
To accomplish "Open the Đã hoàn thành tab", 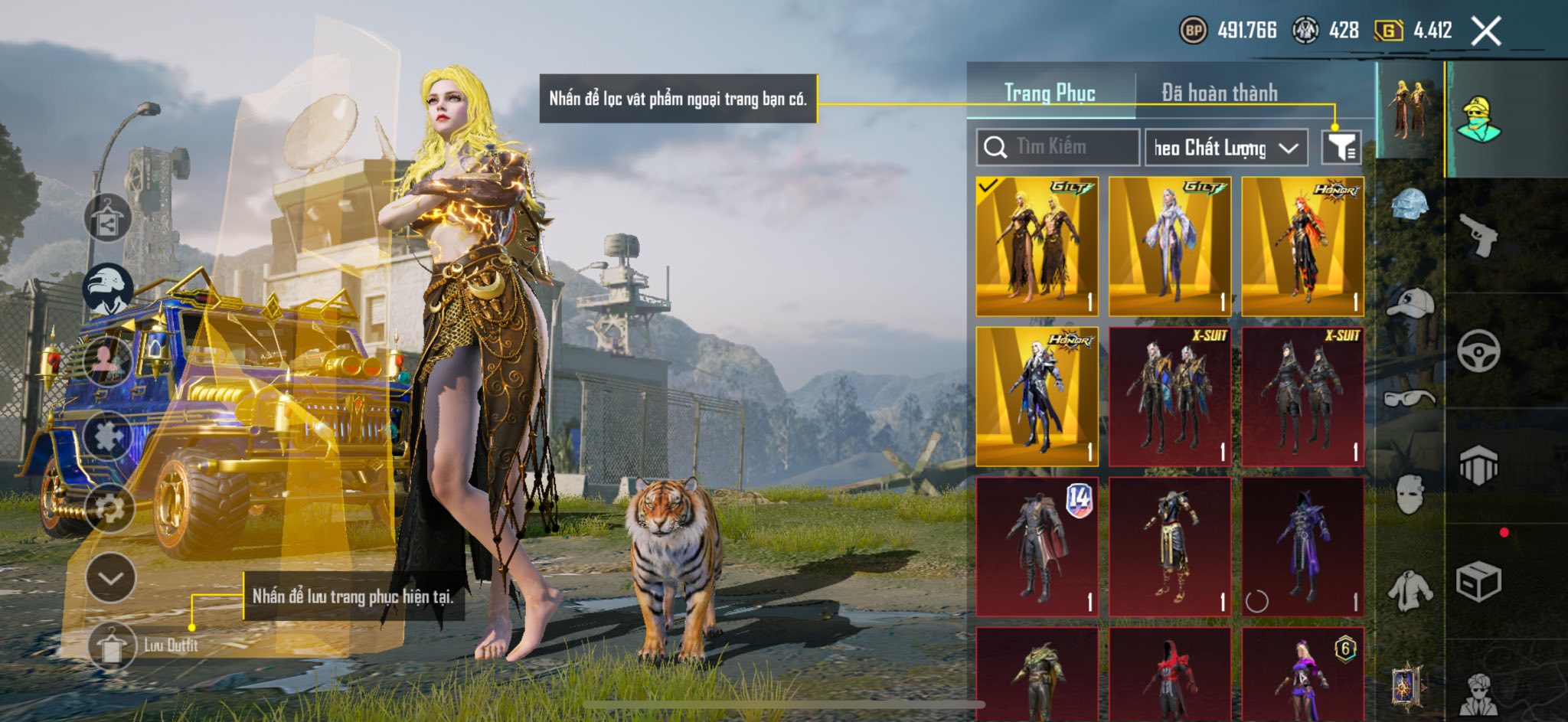I will [1219, 93].
